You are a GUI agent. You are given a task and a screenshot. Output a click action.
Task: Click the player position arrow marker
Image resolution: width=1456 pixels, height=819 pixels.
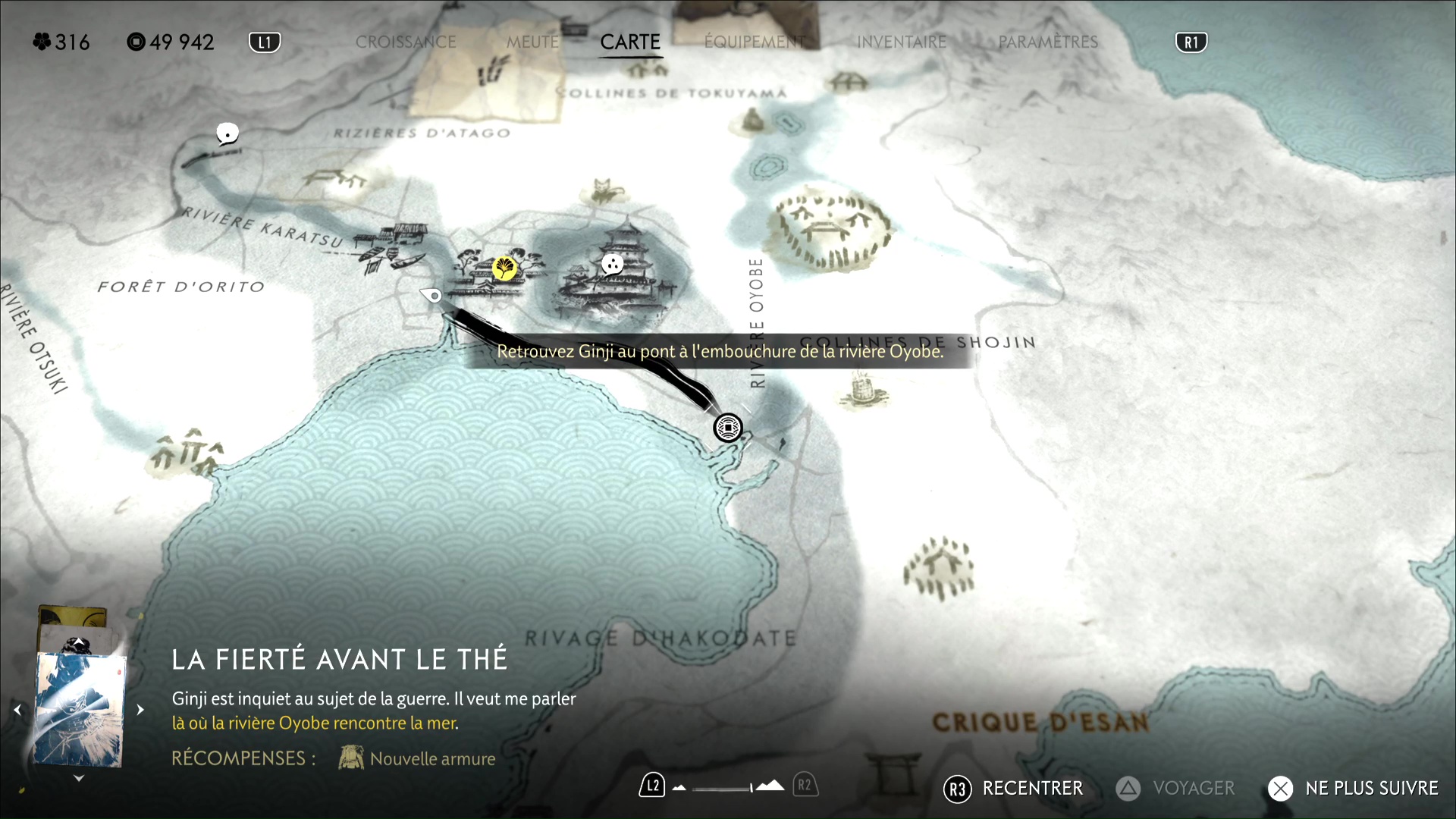pos(432,295)
